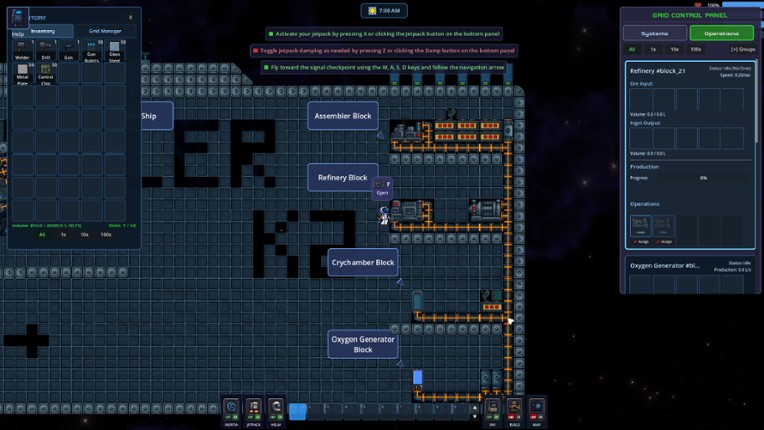The height and width of the screenshot is (430, 764).
Task: Activate the Jetpack button
Action: point(254,410)
